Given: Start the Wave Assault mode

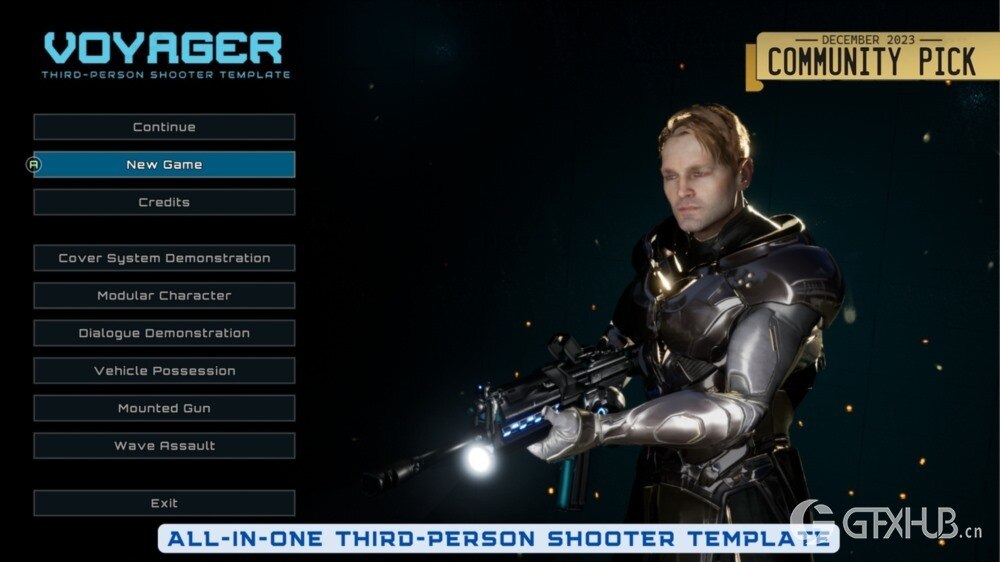Looking at the screenshot, I should 164,446.
